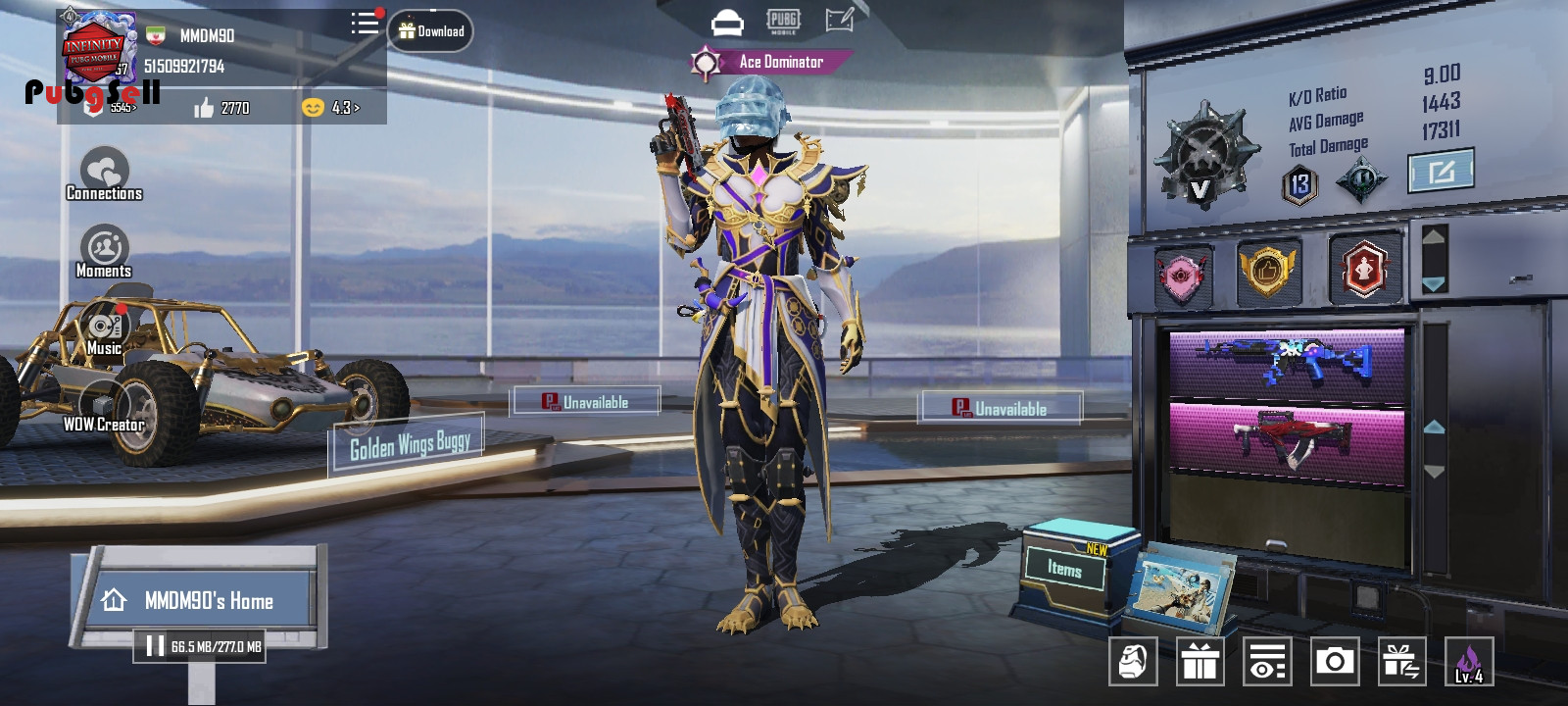Give a like with thumbs-up
This screenshot has height=706, width=1568.
click(x=204, y=108)
